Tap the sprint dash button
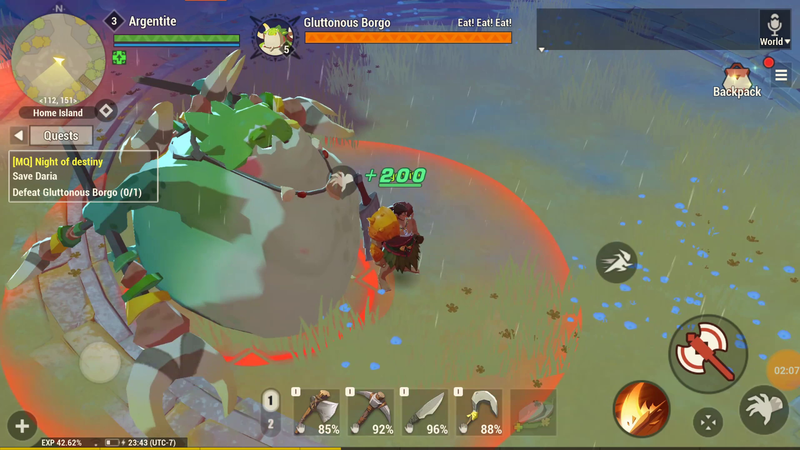 [617, 263]
